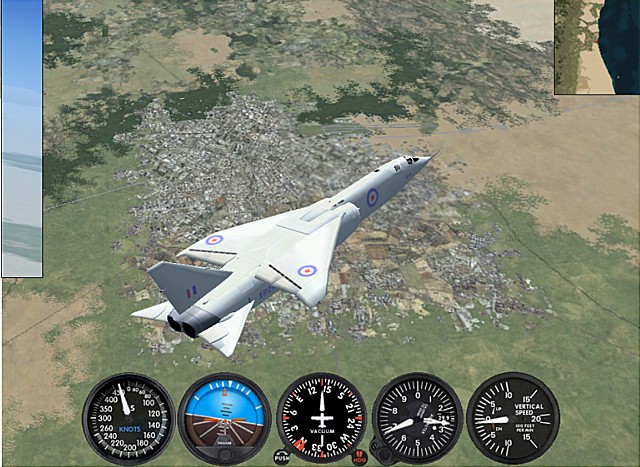This screenshot has width=640, height=467.
Task: Open the coastline map view window
Action: (597, 47)
